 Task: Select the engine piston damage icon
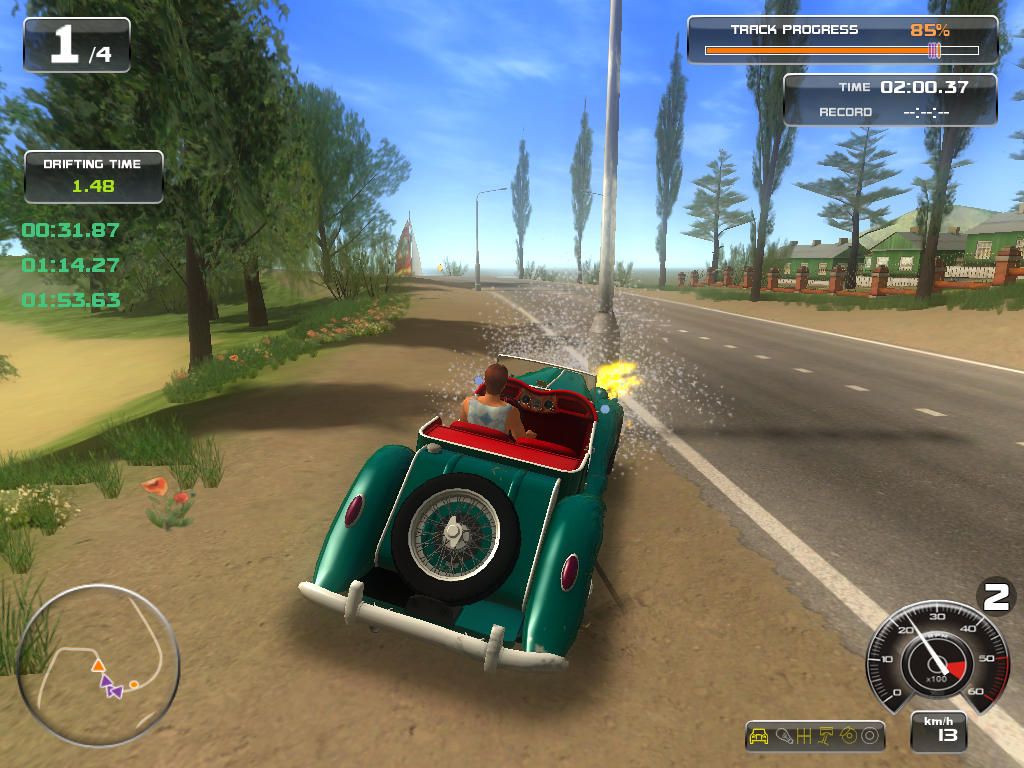point(826,737)
